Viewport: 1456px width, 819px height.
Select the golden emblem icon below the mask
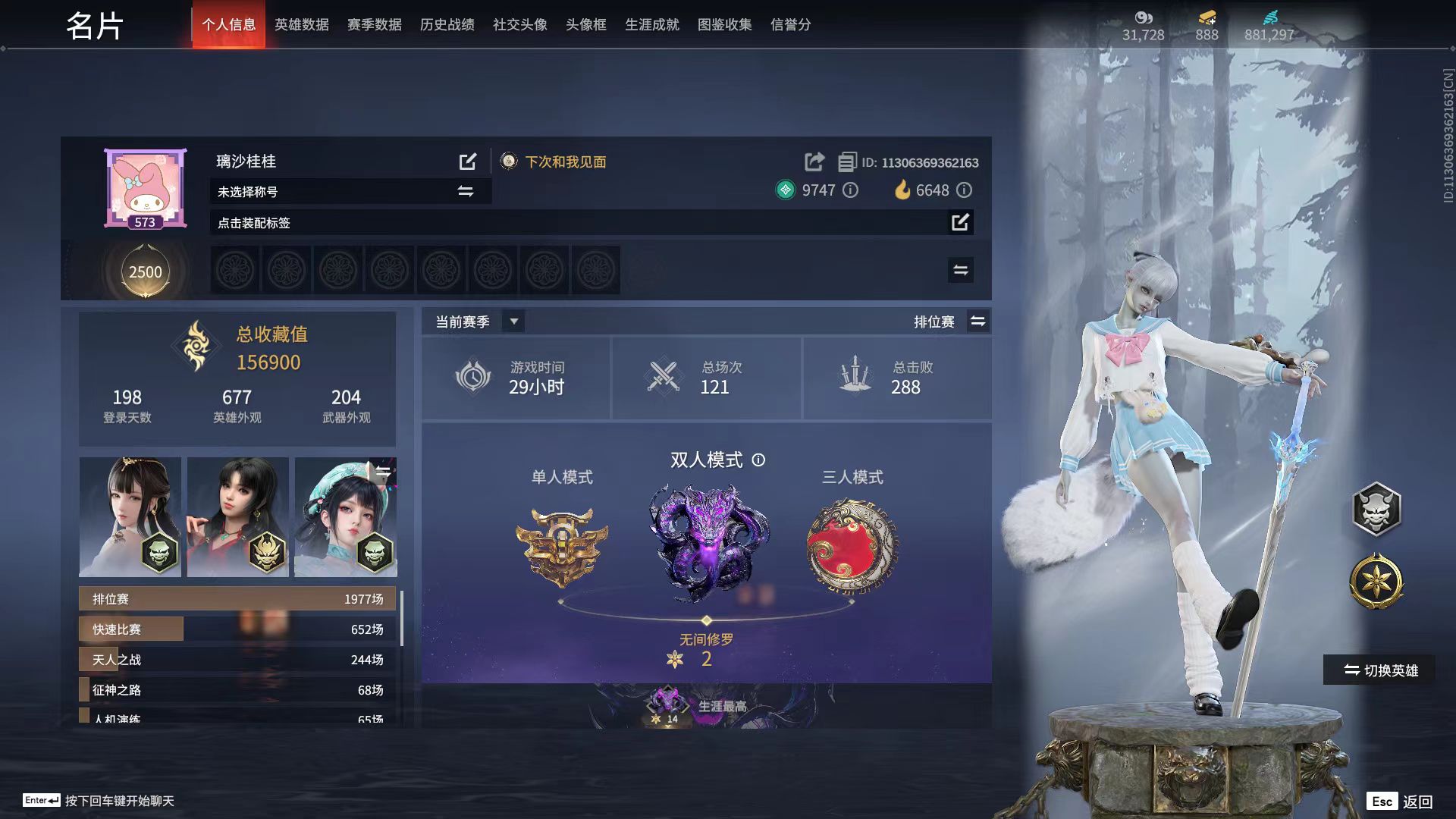[1376, 580]
